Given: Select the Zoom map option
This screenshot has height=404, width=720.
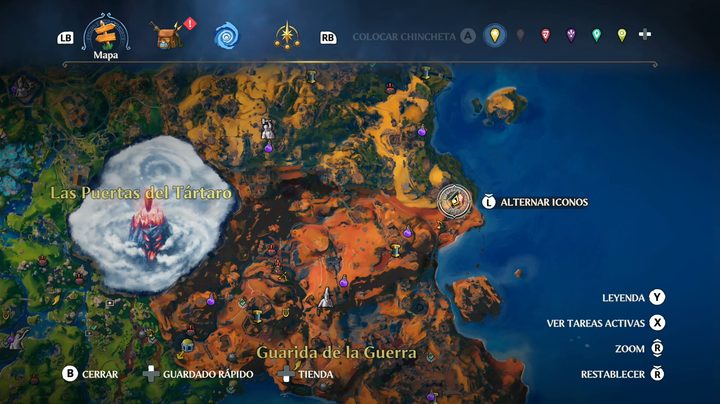Looking at the screenshot, I should (x=656, y=349).
